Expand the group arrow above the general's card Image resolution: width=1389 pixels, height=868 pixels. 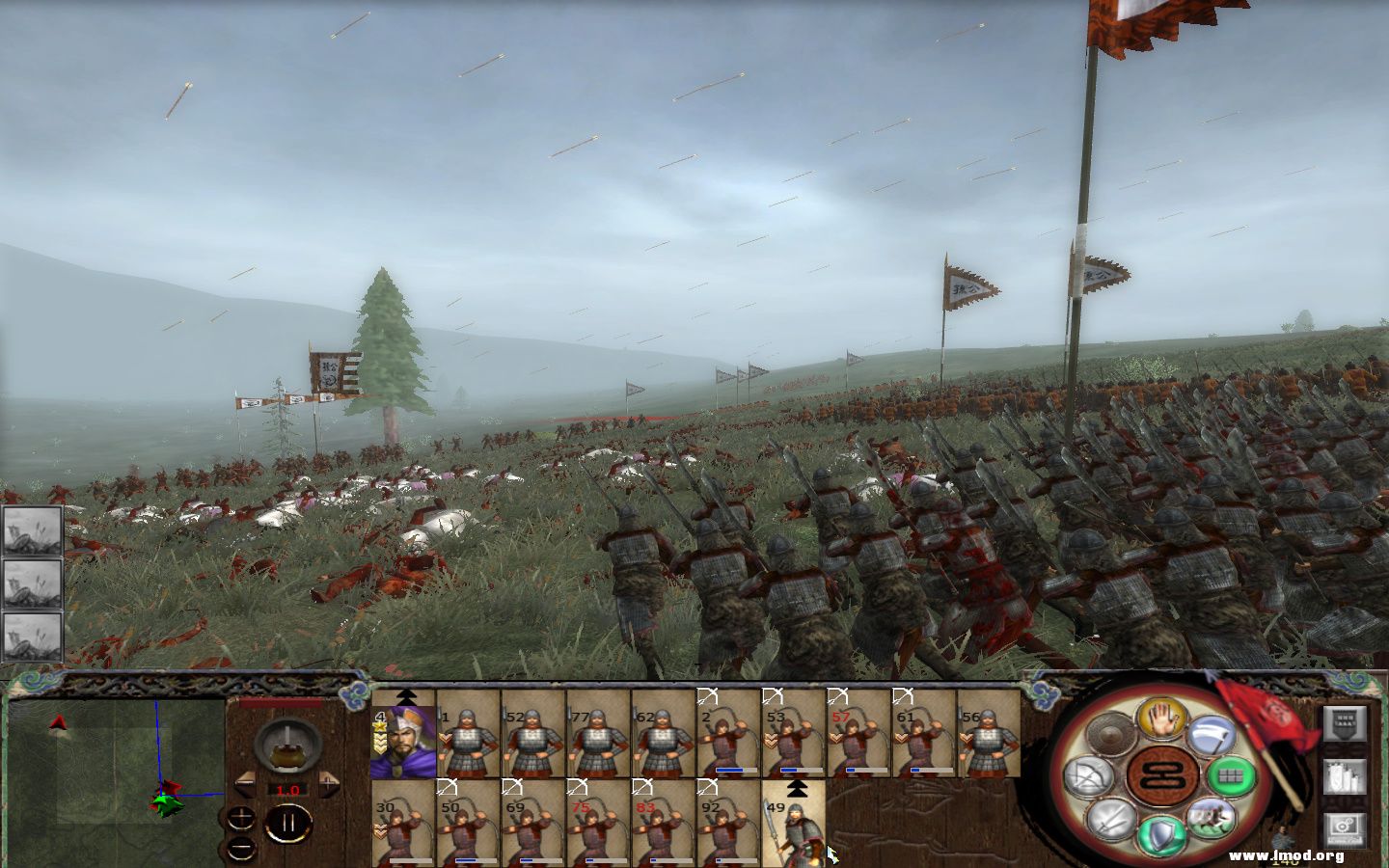tap(406, 696)
